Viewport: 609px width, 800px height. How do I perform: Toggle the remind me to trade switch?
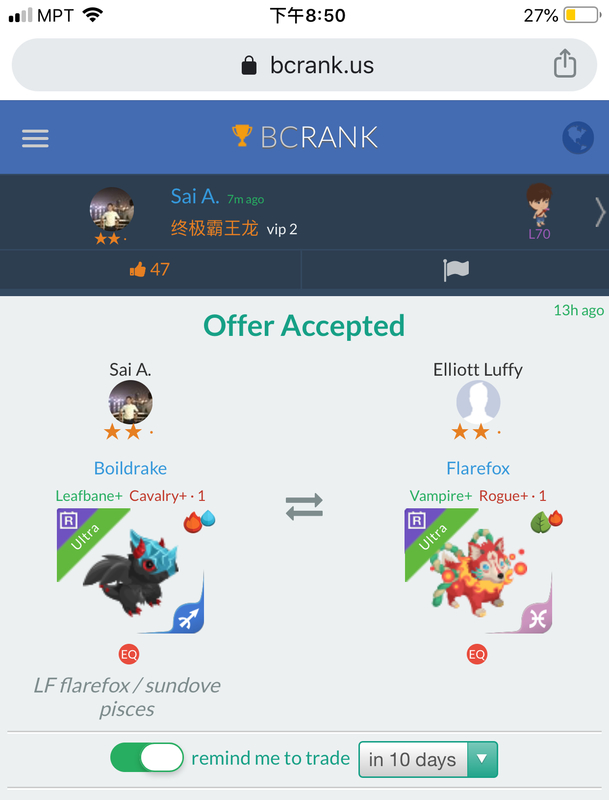click(x=147, y=758)
